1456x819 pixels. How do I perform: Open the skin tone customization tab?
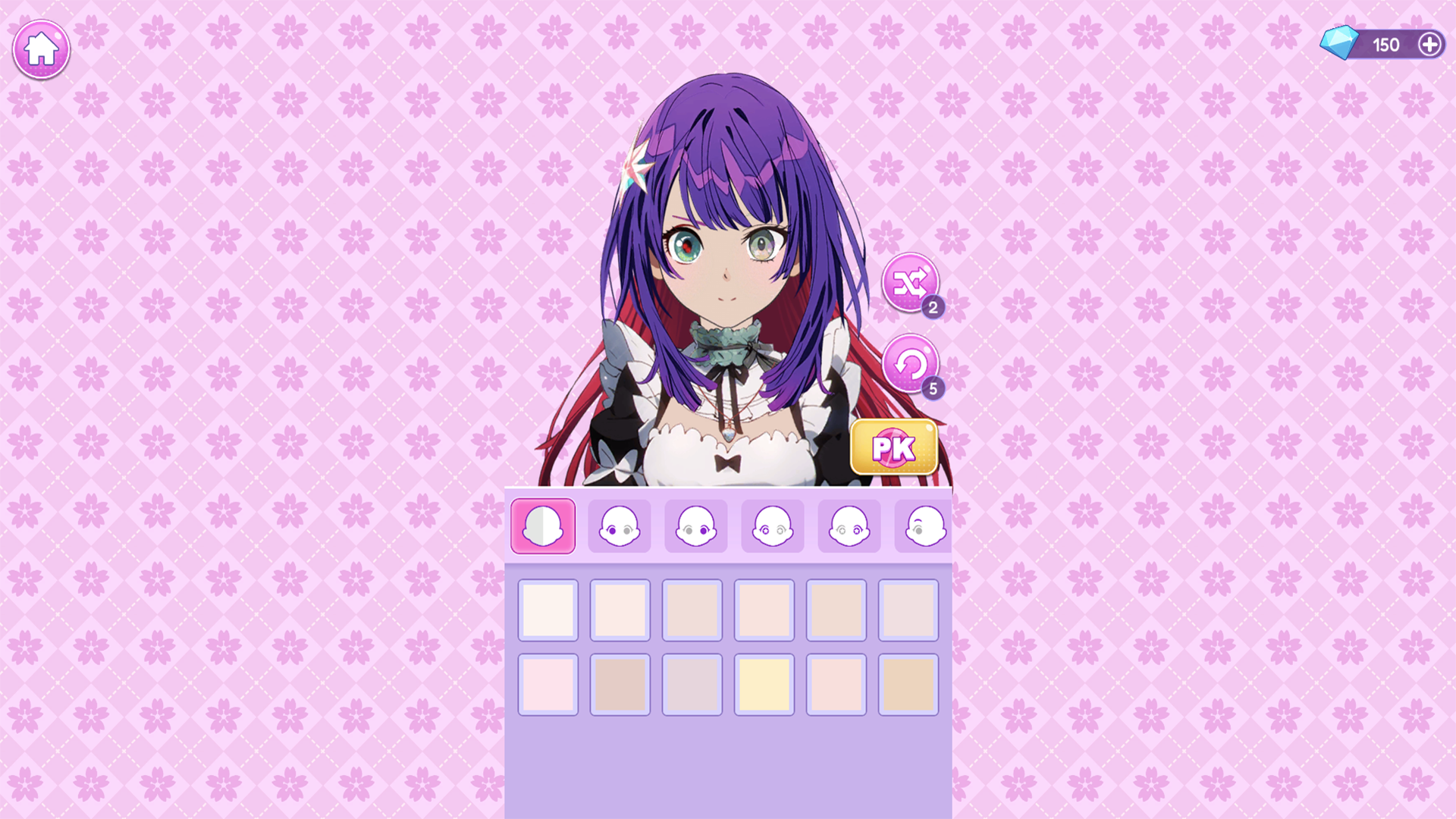pos(542,526)
